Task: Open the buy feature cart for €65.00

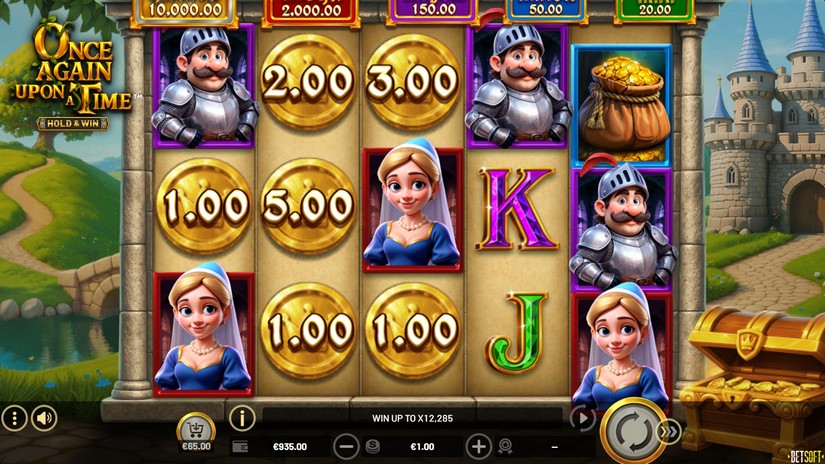Action: [x=196, y=432]
